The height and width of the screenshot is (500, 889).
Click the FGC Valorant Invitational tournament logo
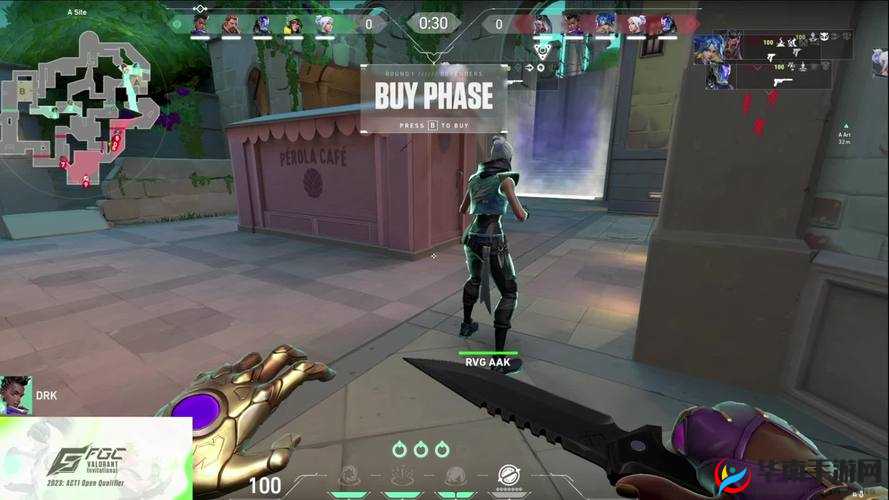[95, 458]
